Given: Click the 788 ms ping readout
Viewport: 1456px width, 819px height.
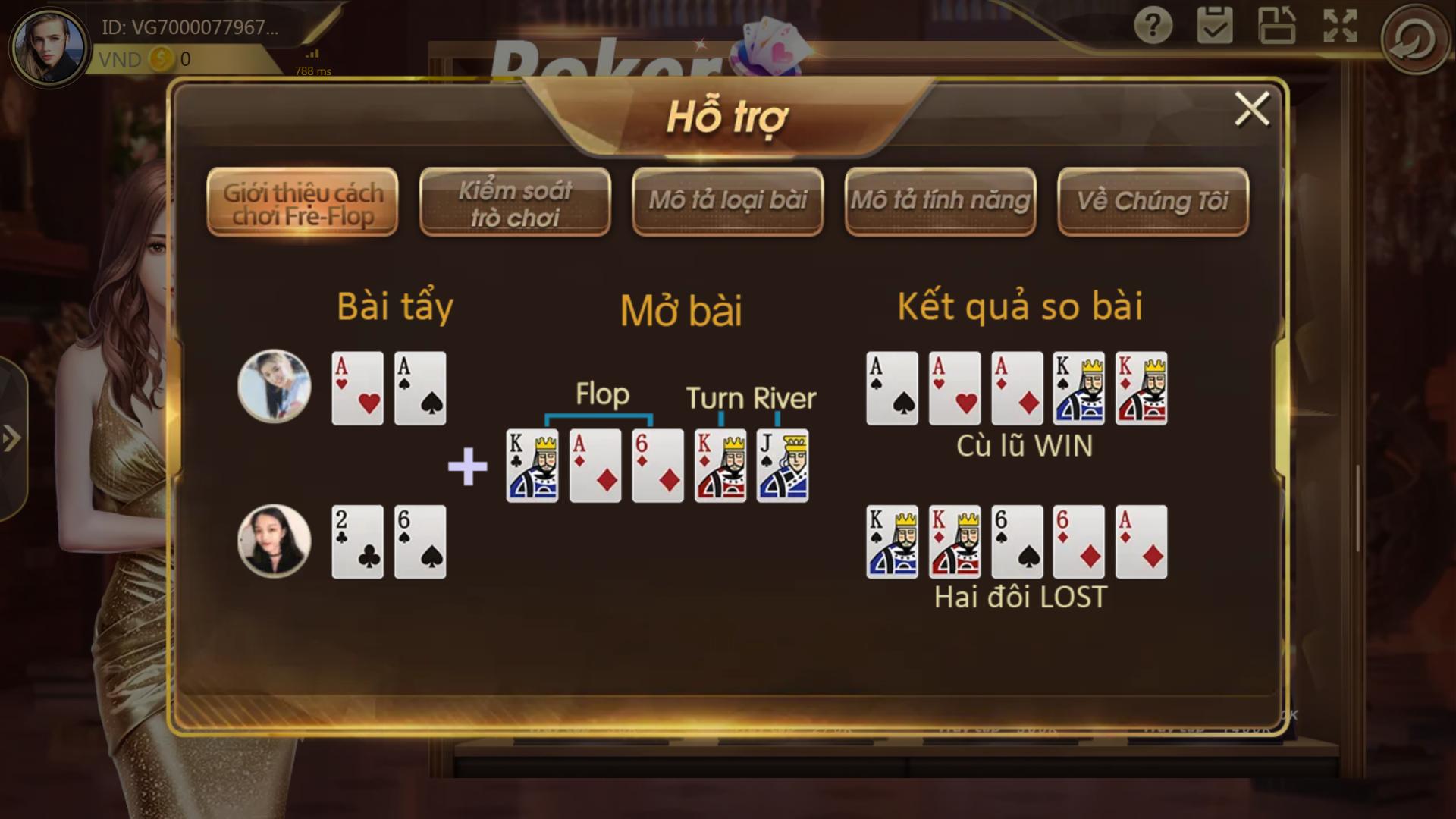Looking at the screenshot, I should [312, 74].
